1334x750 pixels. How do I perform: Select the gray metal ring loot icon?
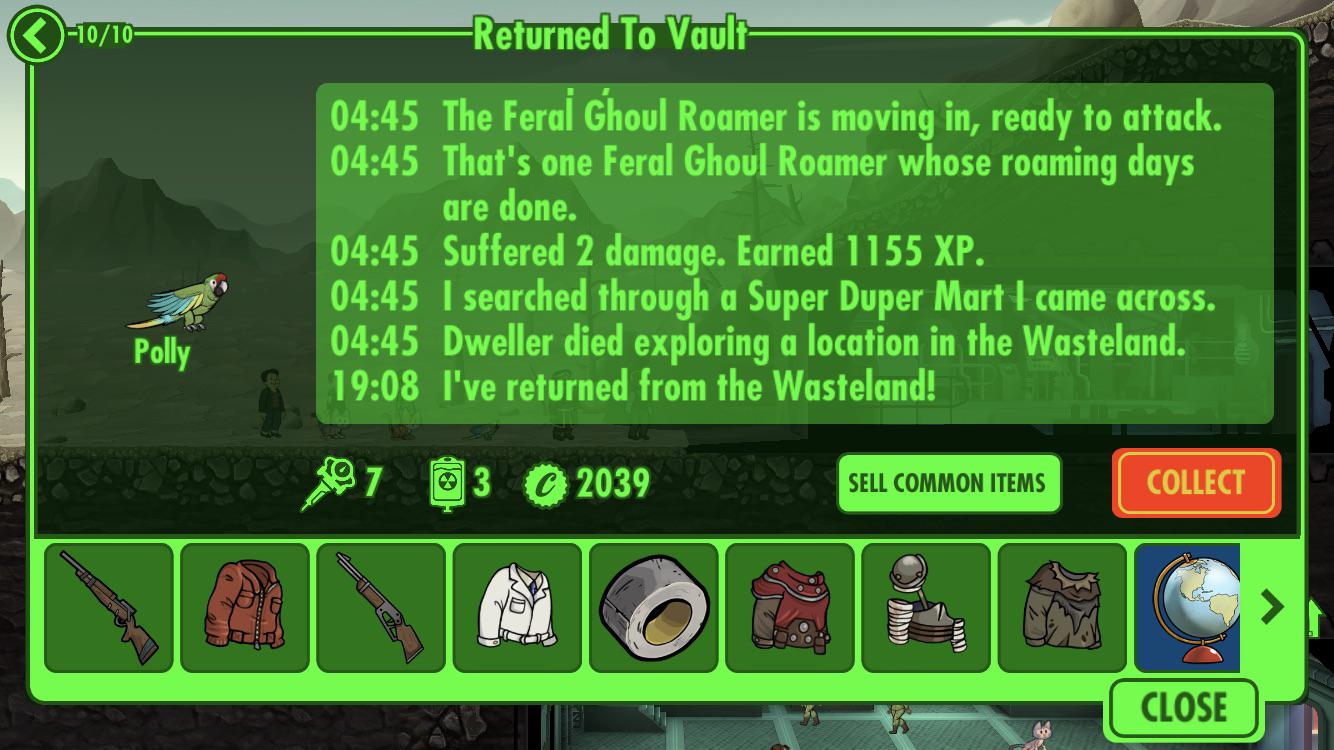click(x=654, y=606)
